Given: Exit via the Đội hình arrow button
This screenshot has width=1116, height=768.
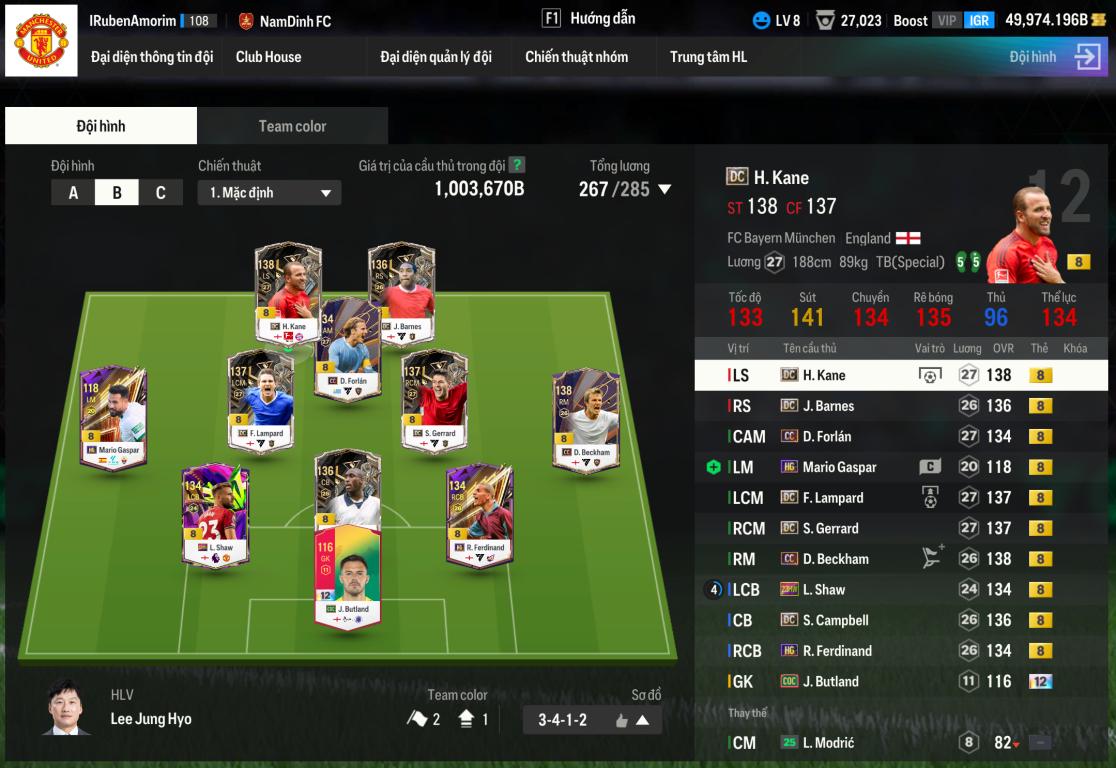Looking at the screenshot, I should click(1087, 57).
